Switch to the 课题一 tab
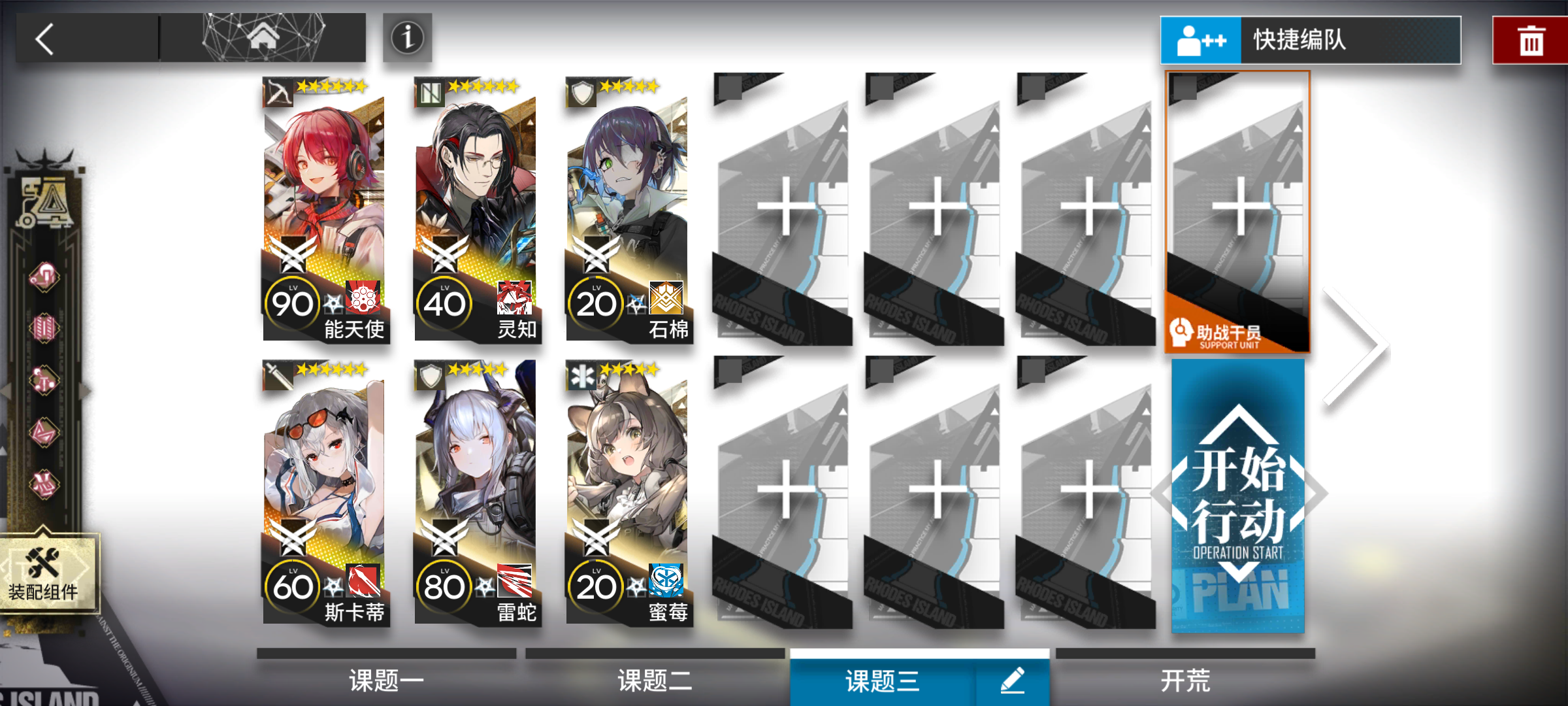 pyautogui.click(x=385, y=680)
